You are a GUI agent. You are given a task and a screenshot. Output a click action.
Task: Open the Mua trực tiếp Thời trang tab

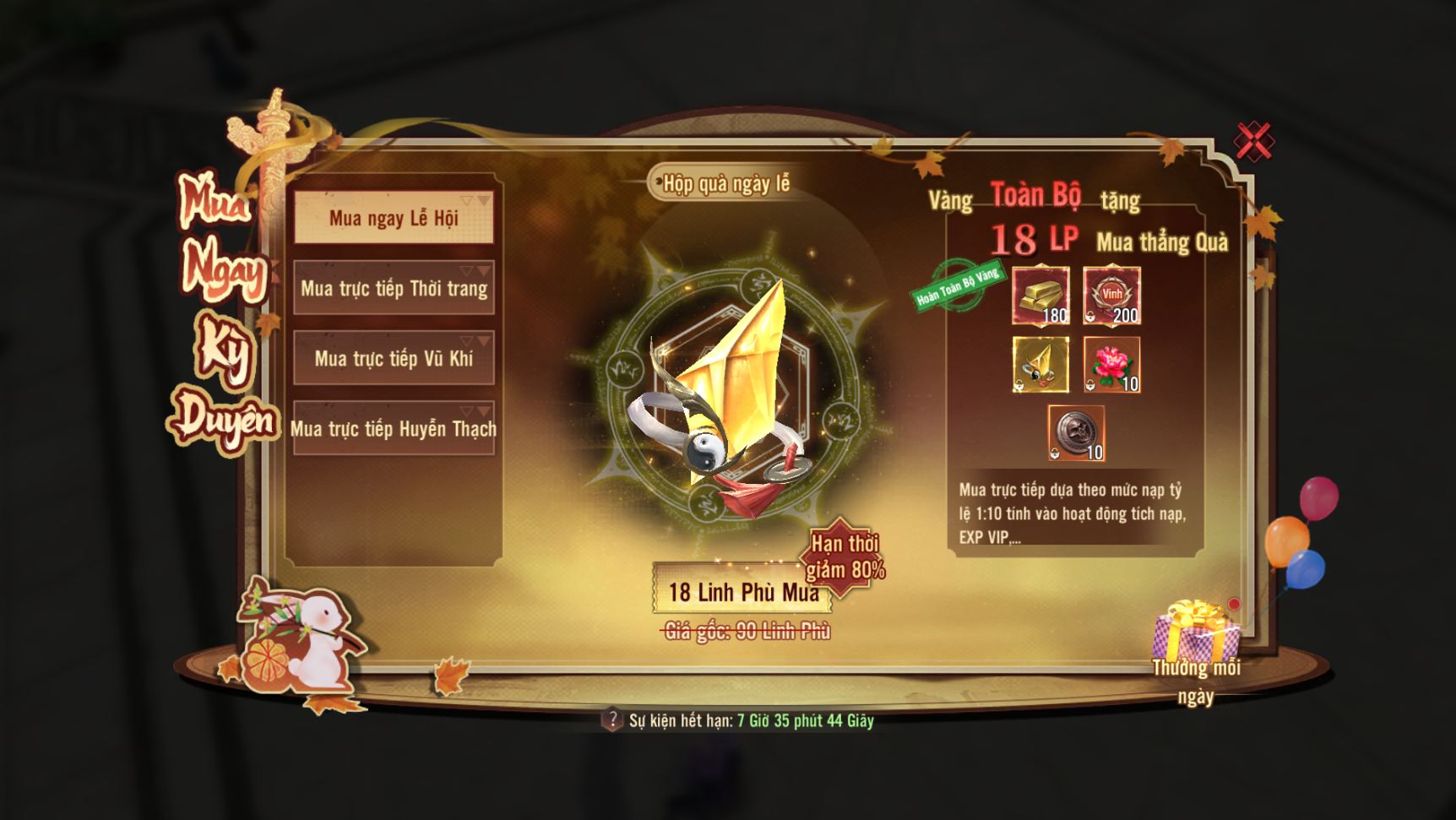394,289
